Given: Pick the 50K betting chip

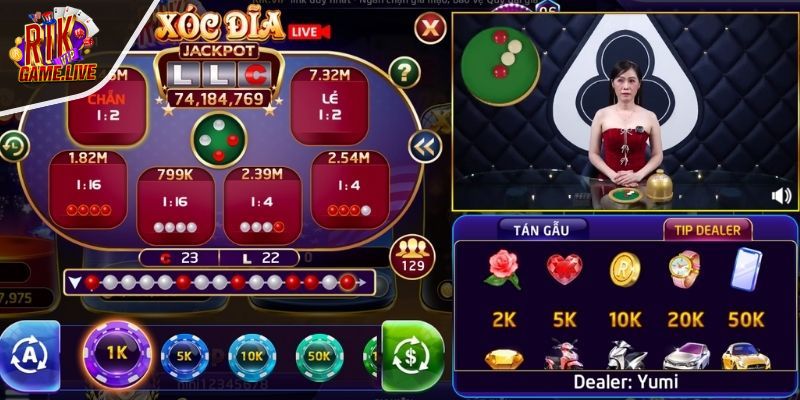Looking at the screenshot, I should pyautogui.click(x=319, y=356).
